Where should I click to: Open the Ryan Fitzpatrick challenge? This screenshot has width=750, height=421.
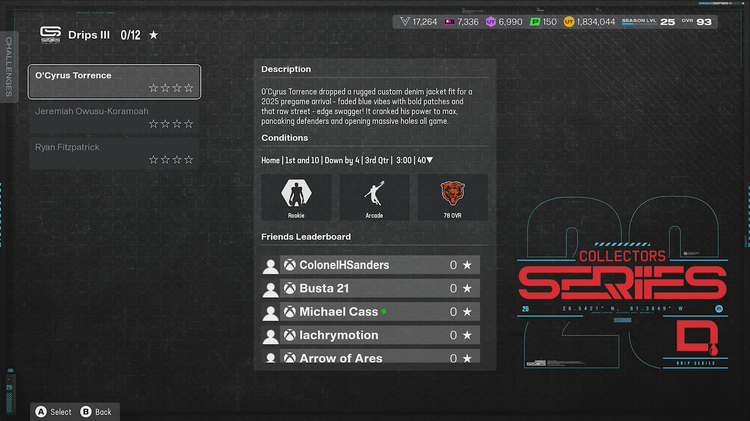point(114,153)
